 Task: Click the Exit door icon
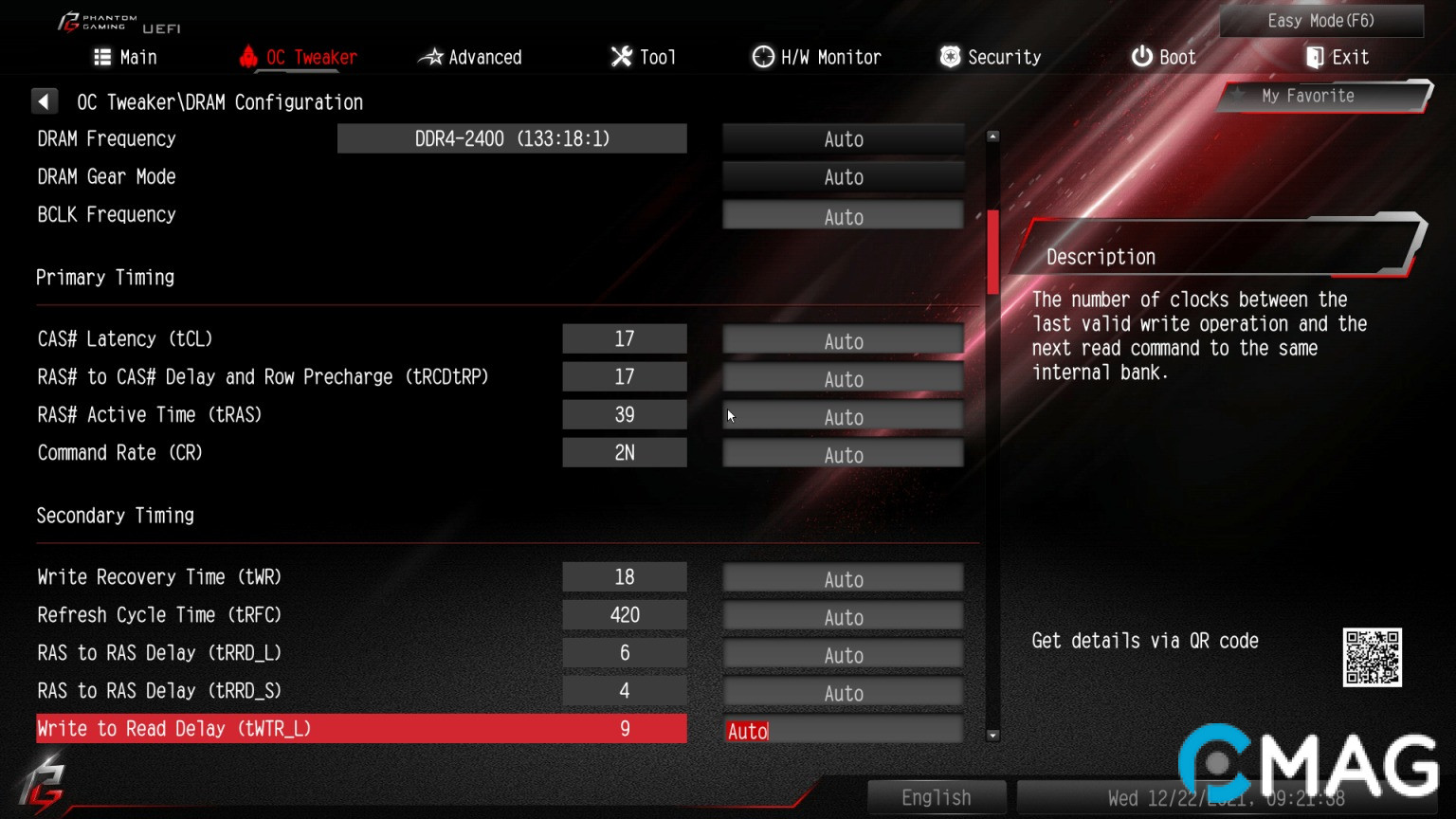[x=1313, y=57]
